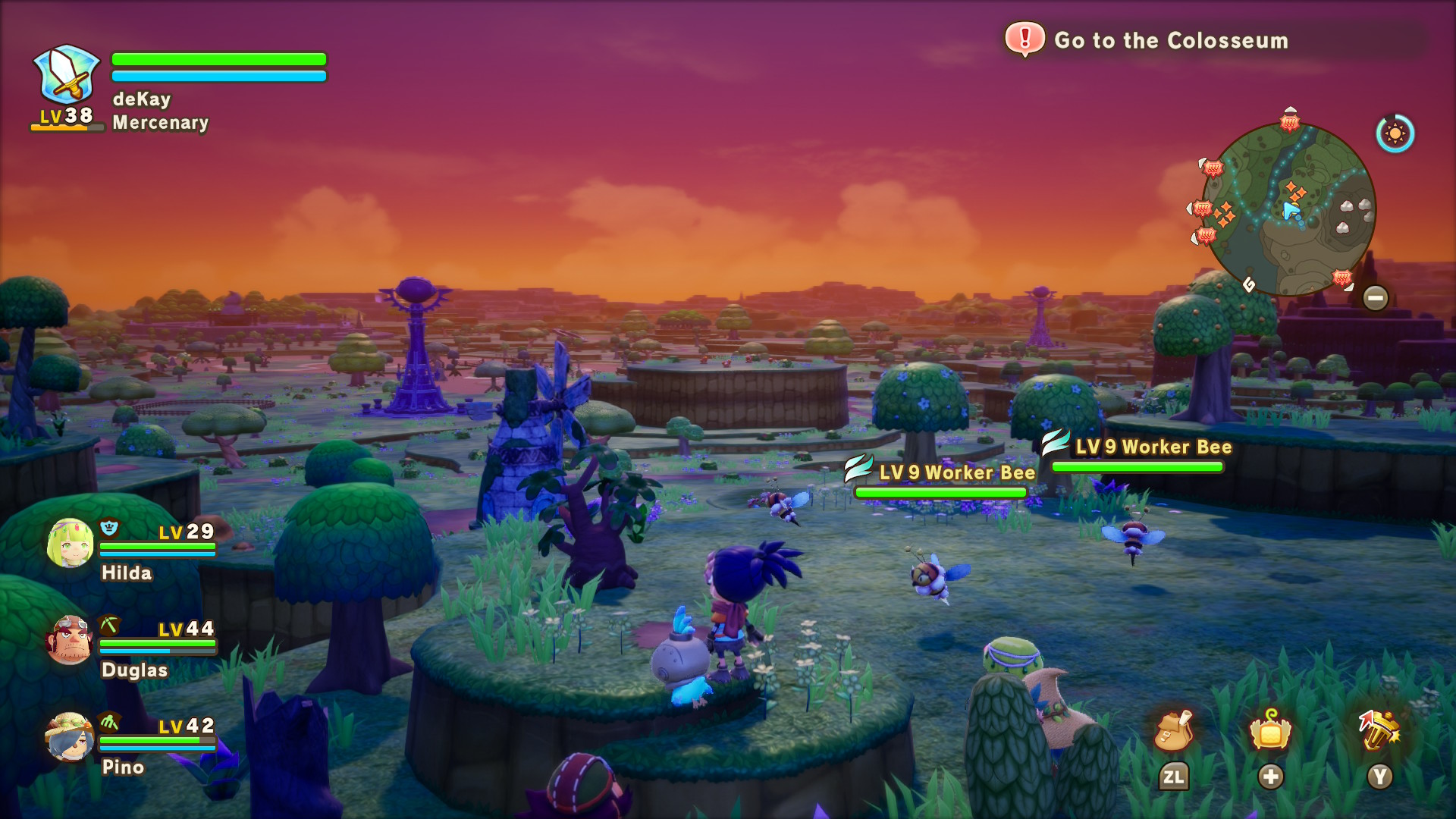
Task: Activate the golden hammer with red arrow icon
Action: [x=1379, y=730]
